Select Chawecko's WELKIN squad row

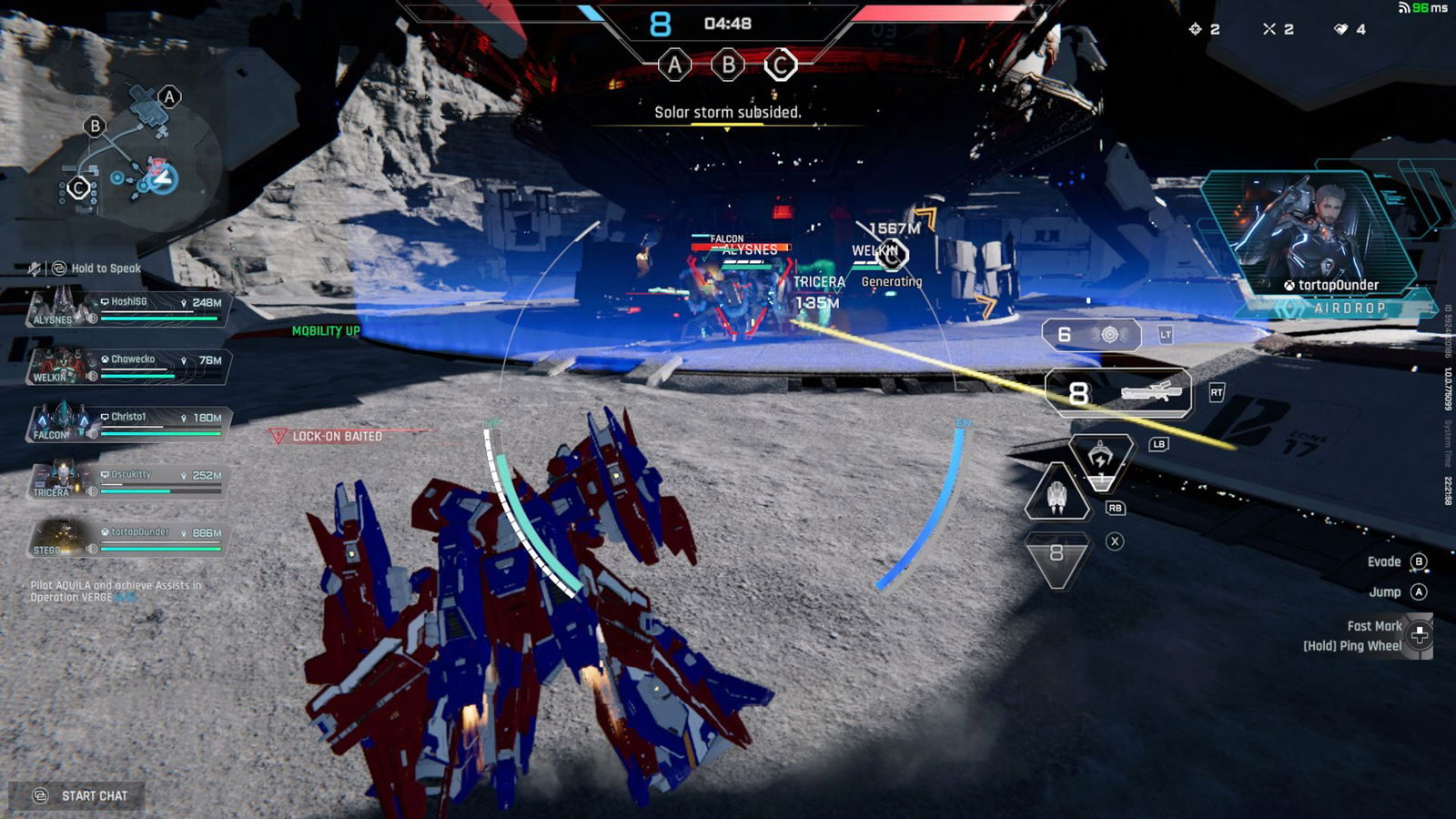tap(127, 366)
